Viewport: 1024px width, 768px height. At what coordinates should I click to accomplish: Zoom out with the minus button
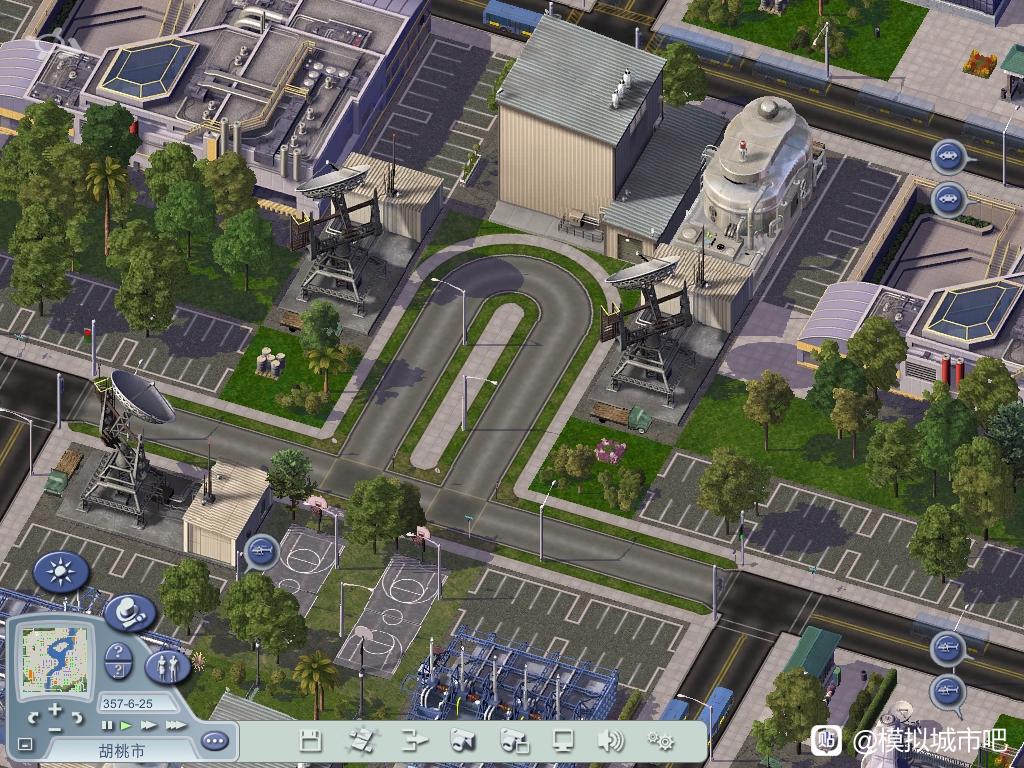pyautogui.click(x=55, y=729)
